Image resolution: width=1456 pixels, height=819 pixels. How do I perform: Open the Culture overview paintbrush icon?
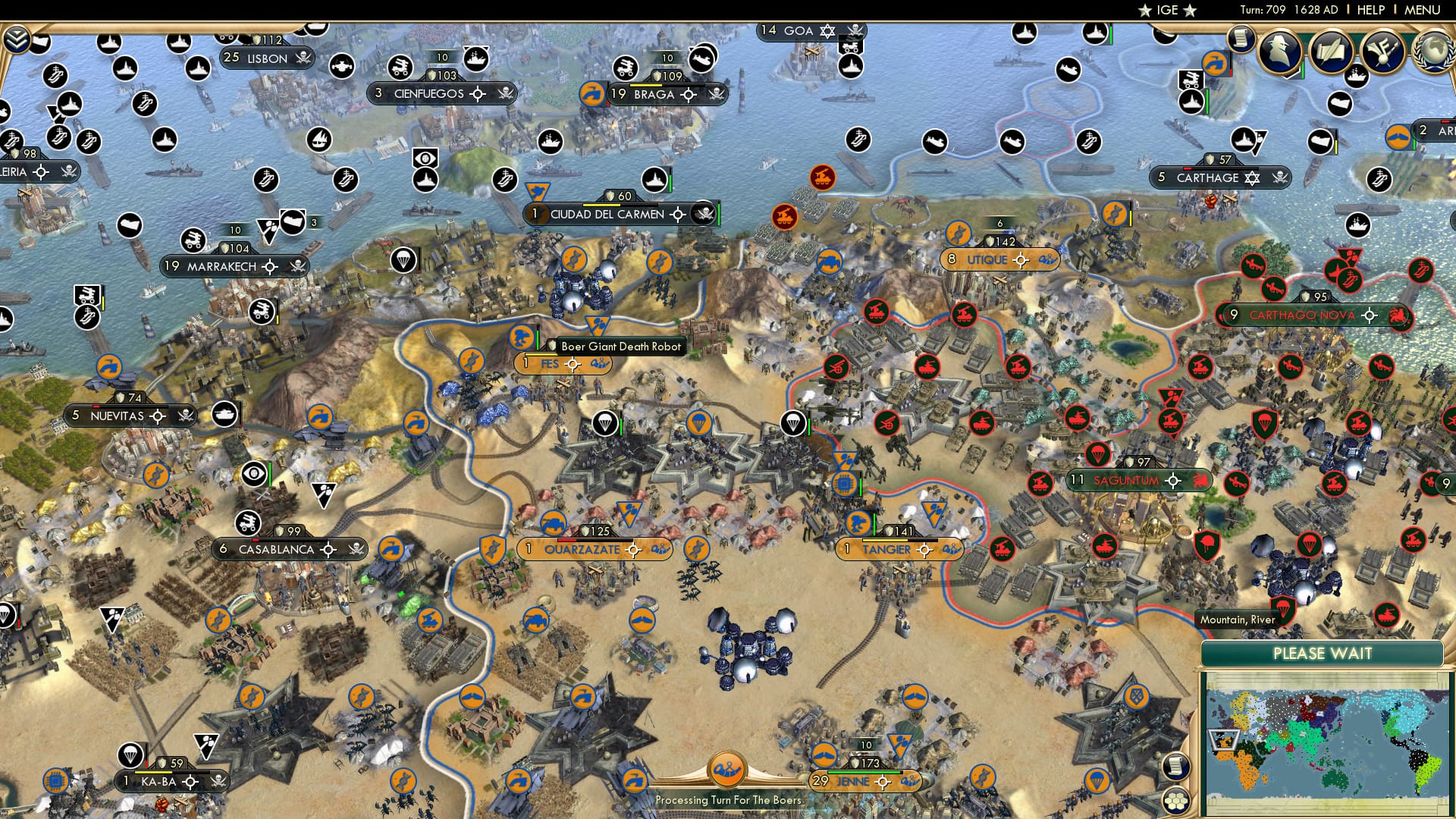[1382, 49]
